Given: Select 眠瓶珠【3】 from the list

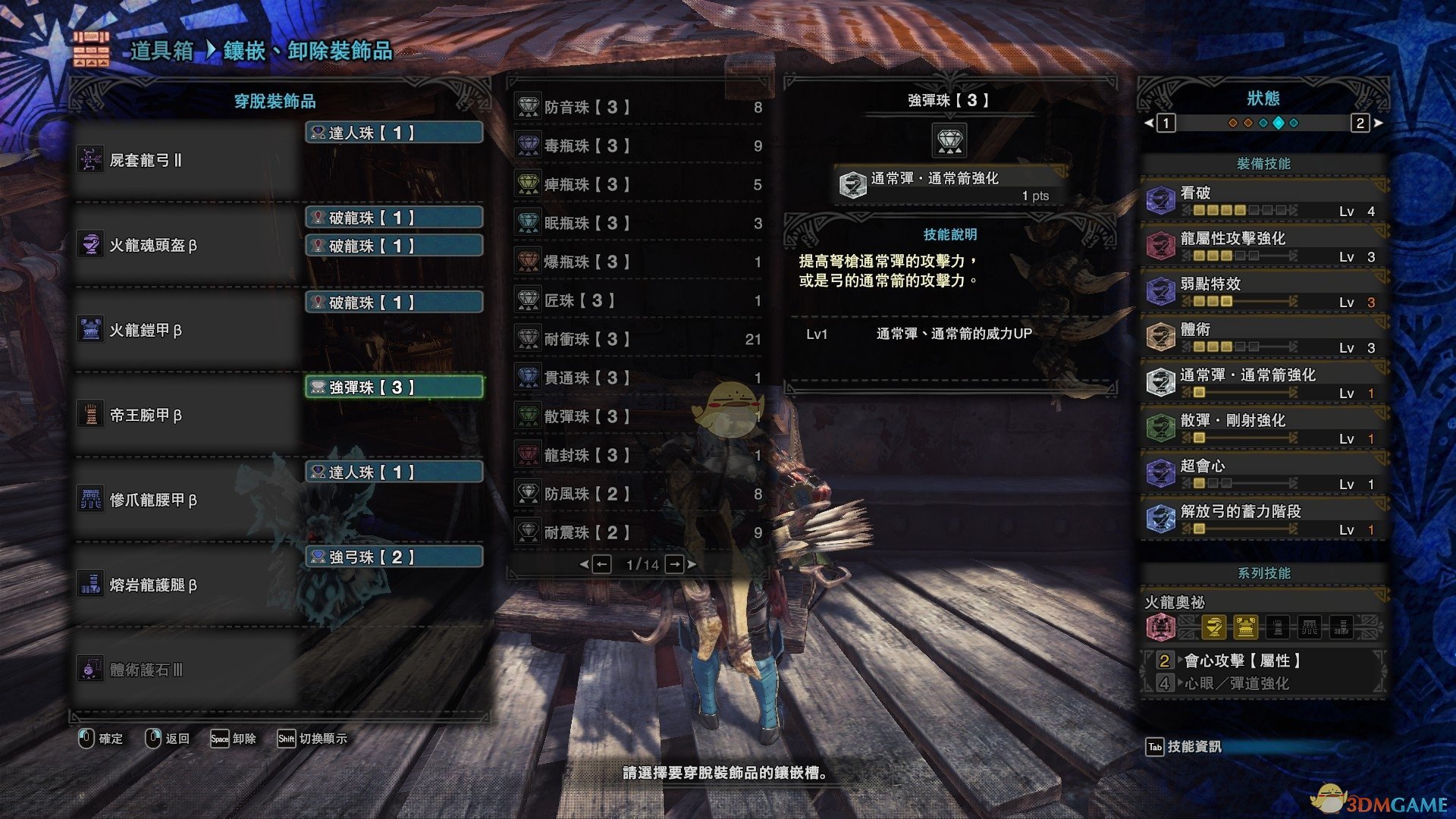Looking at the screenshot, I should point(637,224).
